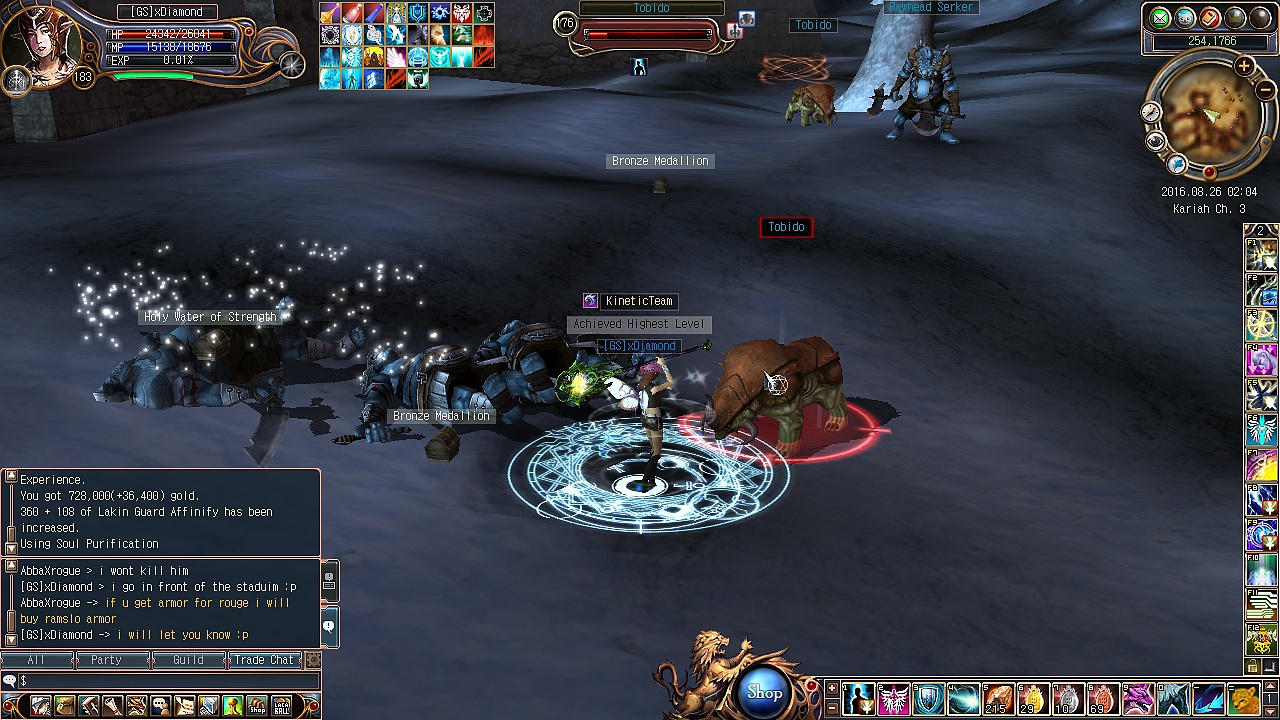This screenshot has width=1280, height=720.
Task: Activate the purple dragon hotbar skill
Action: (x=1137, y=698)
